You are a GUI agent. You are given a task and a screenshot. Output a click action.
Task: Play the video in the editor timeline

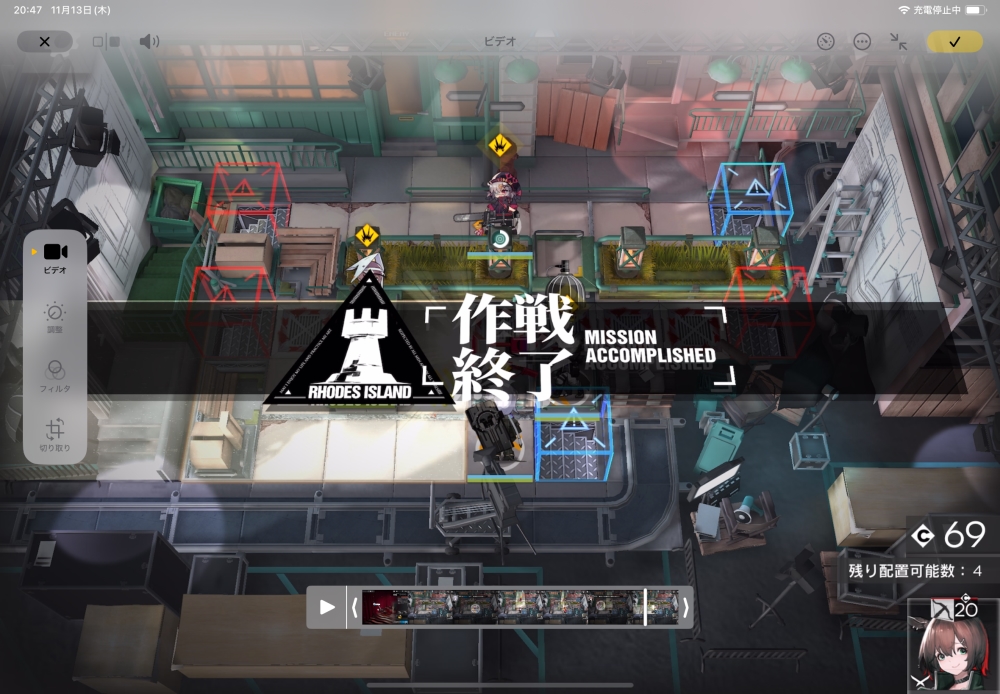point(327,607)
